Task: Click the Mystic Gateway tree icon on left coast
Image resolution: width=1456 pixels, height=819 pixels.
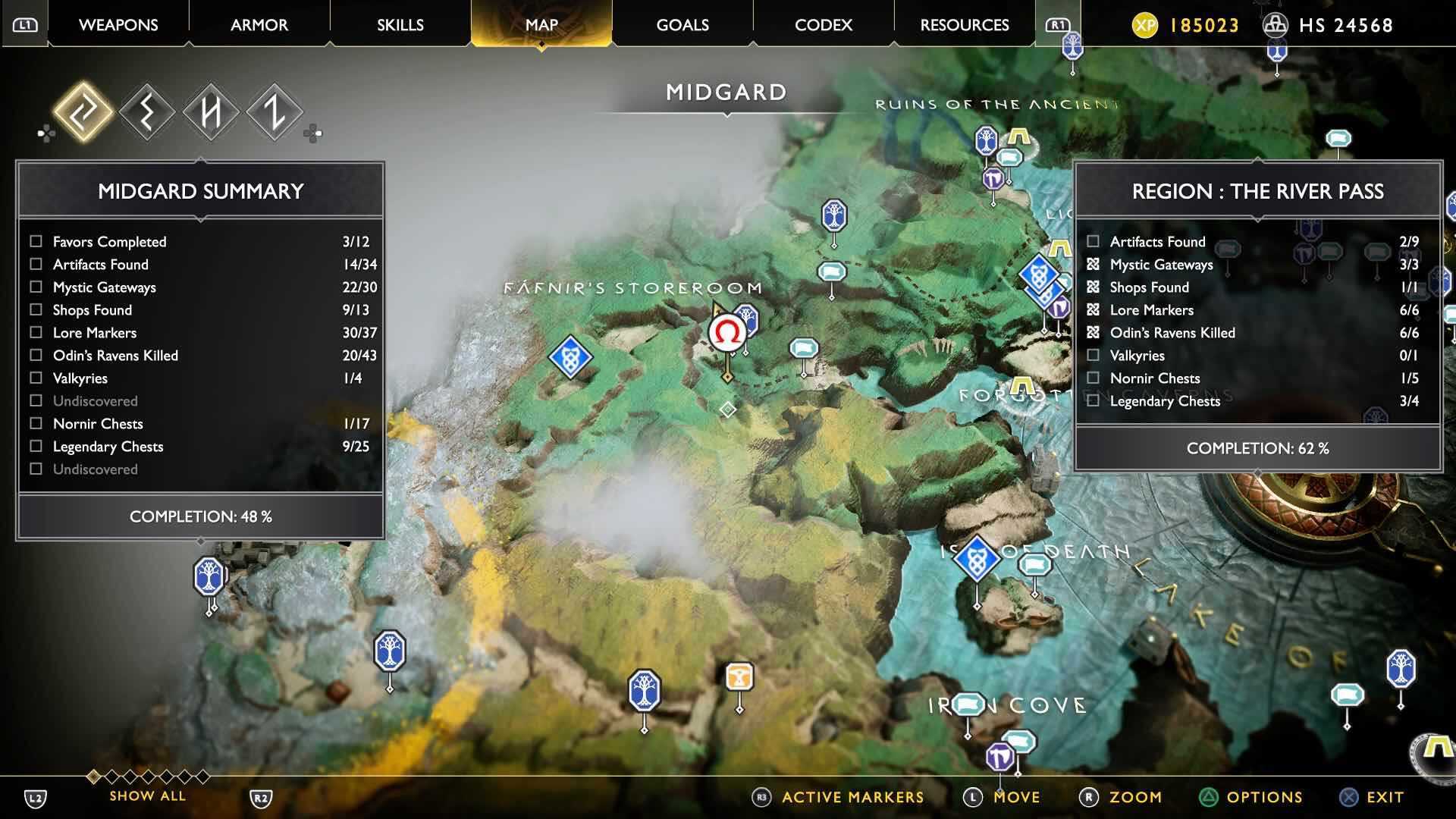Action: [x=207, y=576]
